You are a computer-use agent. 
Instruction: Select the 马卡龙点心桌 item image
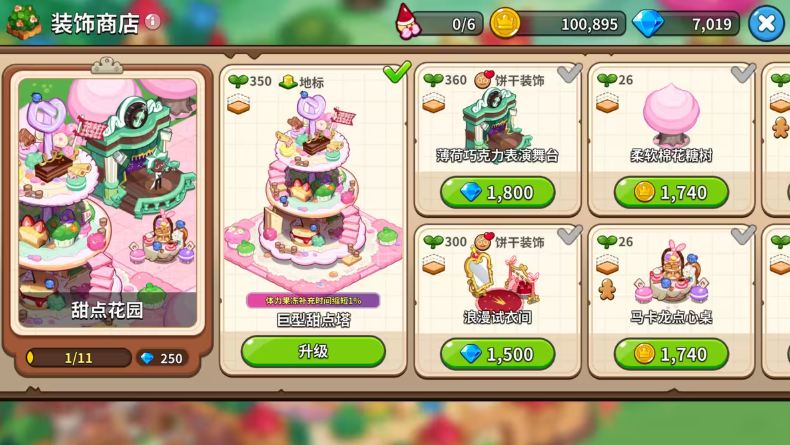tap(671, 277)
